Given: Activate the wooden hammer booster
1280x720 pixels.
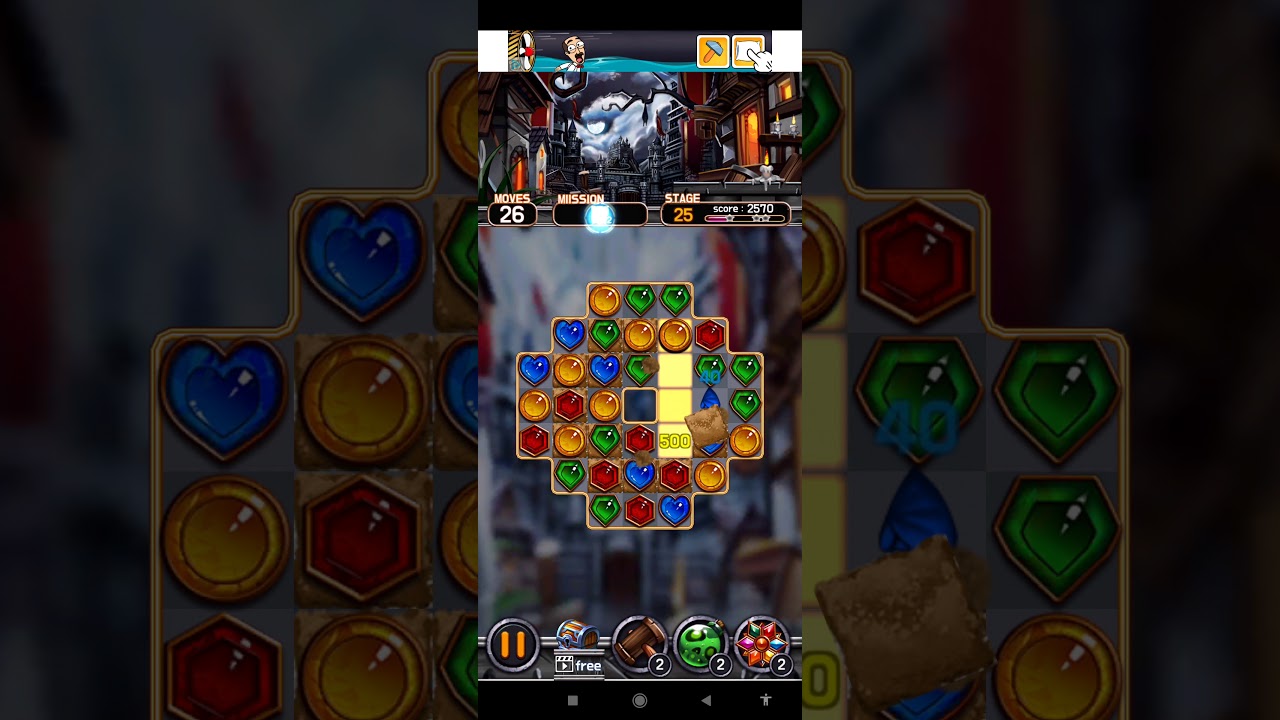Looking at the screenshot, I should 639,644.
